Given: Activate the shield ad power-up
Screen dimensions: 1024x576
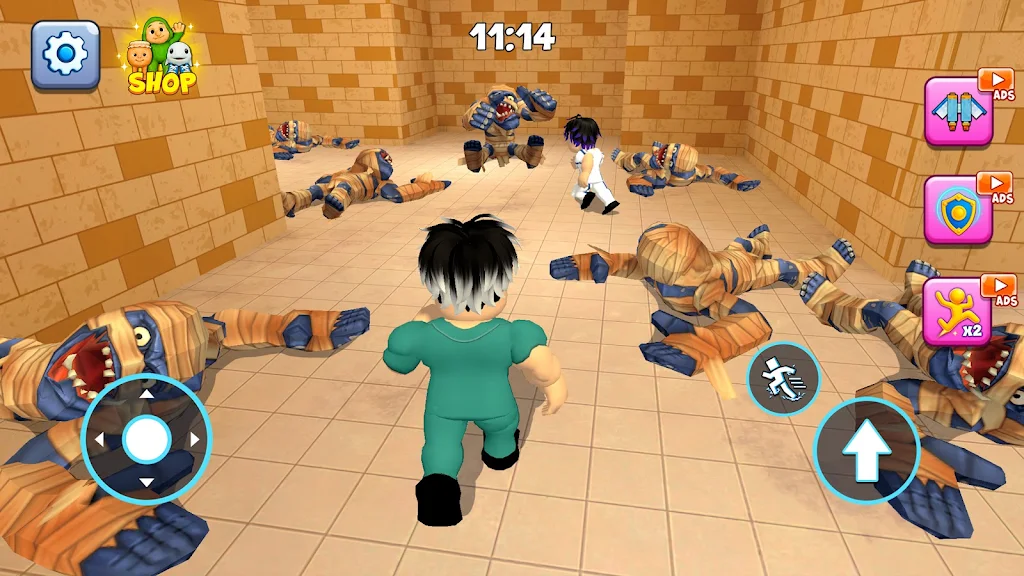Looking at the screenshot, I should click(x=958, y=210).
